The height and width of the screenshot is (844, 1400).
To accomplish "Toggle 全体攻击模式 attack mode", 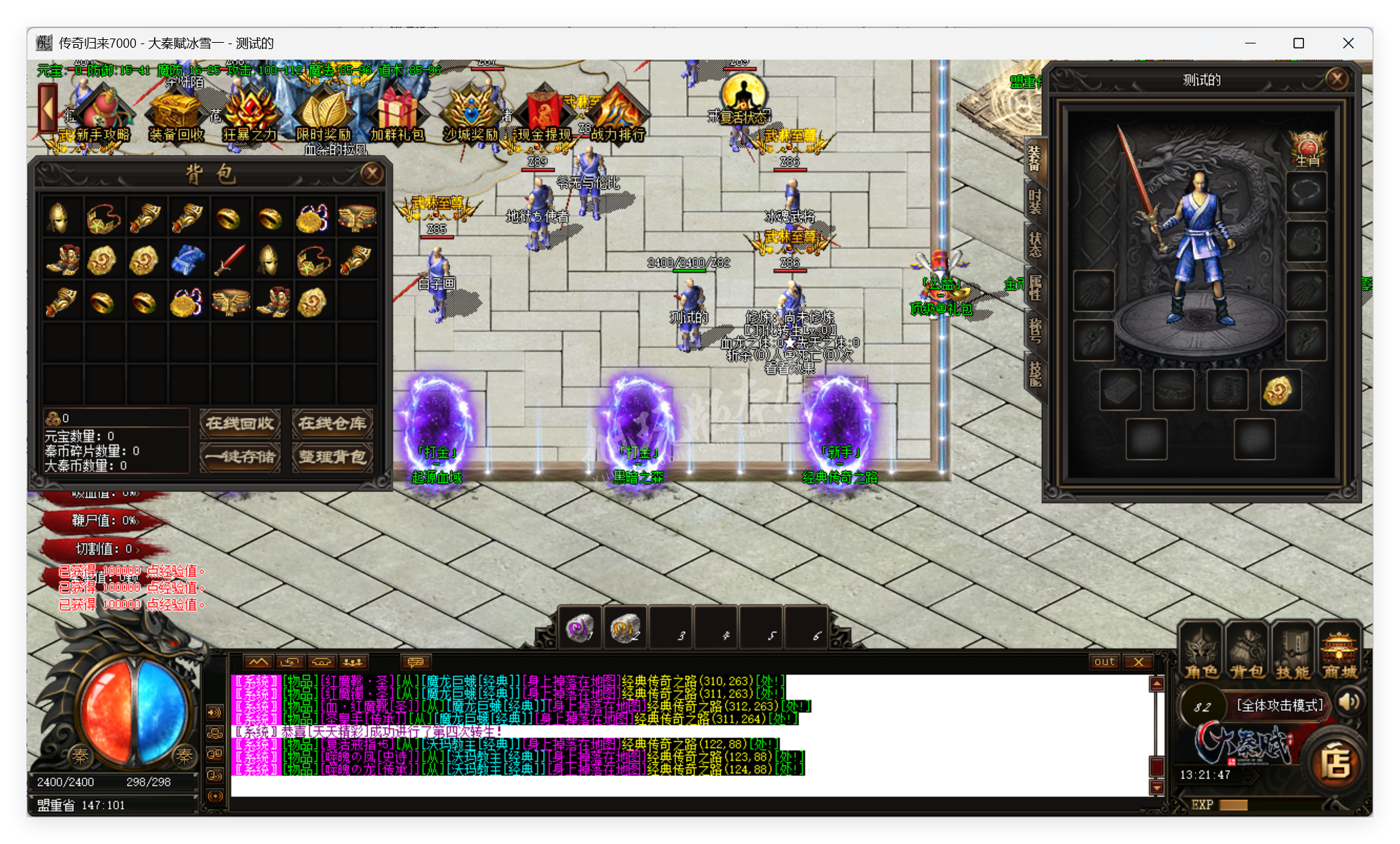I will tap(1279, 706).
